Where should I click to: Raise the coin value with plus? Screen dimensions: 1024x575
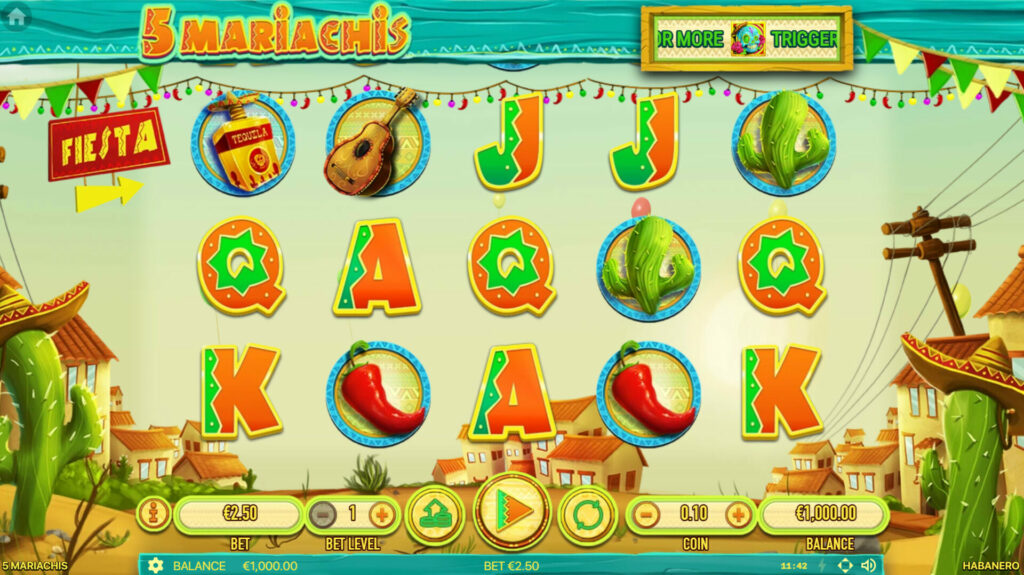click(738, 515)
